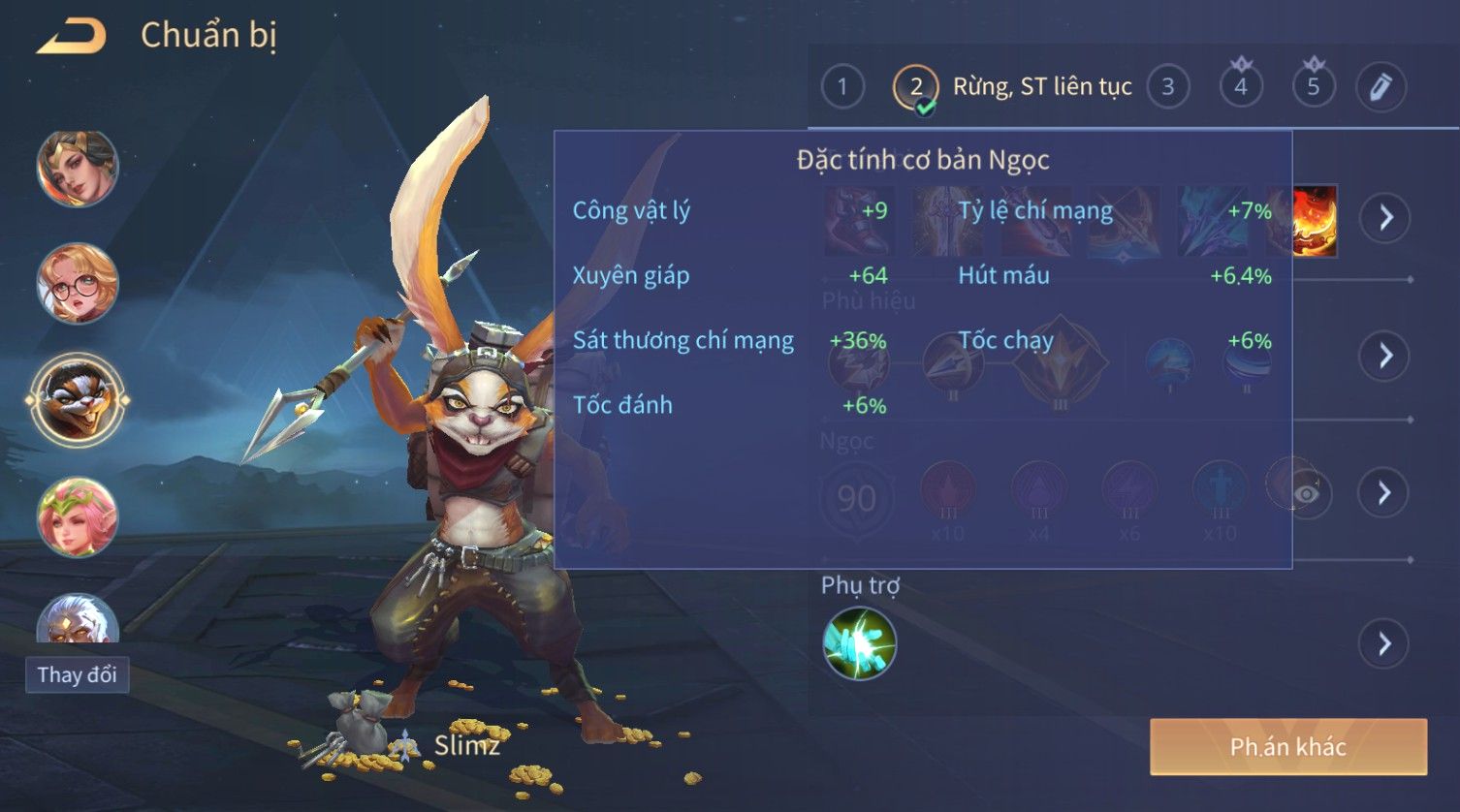Open the equipment build arrow
Image resolution: width=1460 pixels, height=812 pixels.
pyautogui.click(x=1384, y=217)
